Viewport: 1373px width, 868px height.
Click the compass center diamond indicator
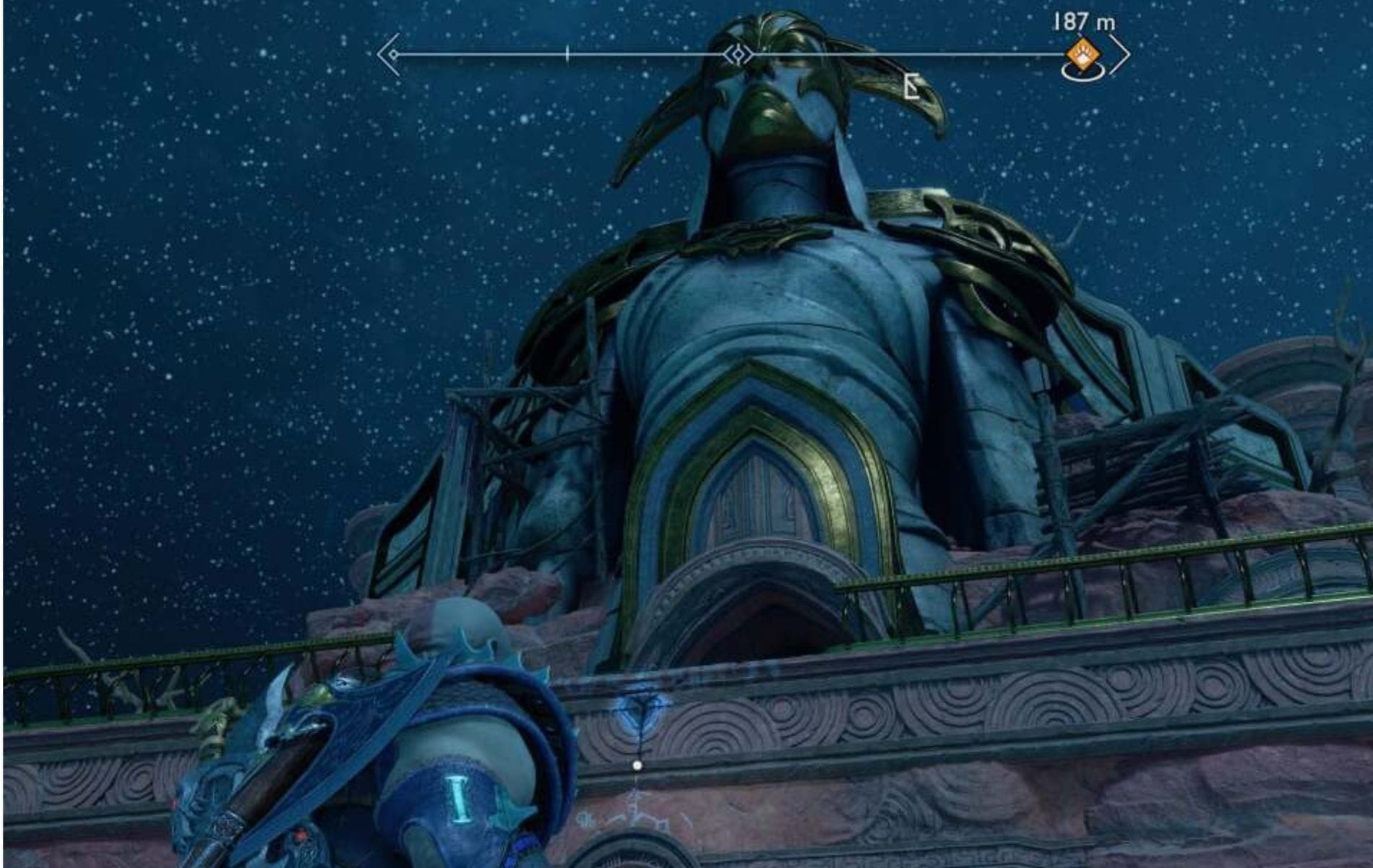739,55
